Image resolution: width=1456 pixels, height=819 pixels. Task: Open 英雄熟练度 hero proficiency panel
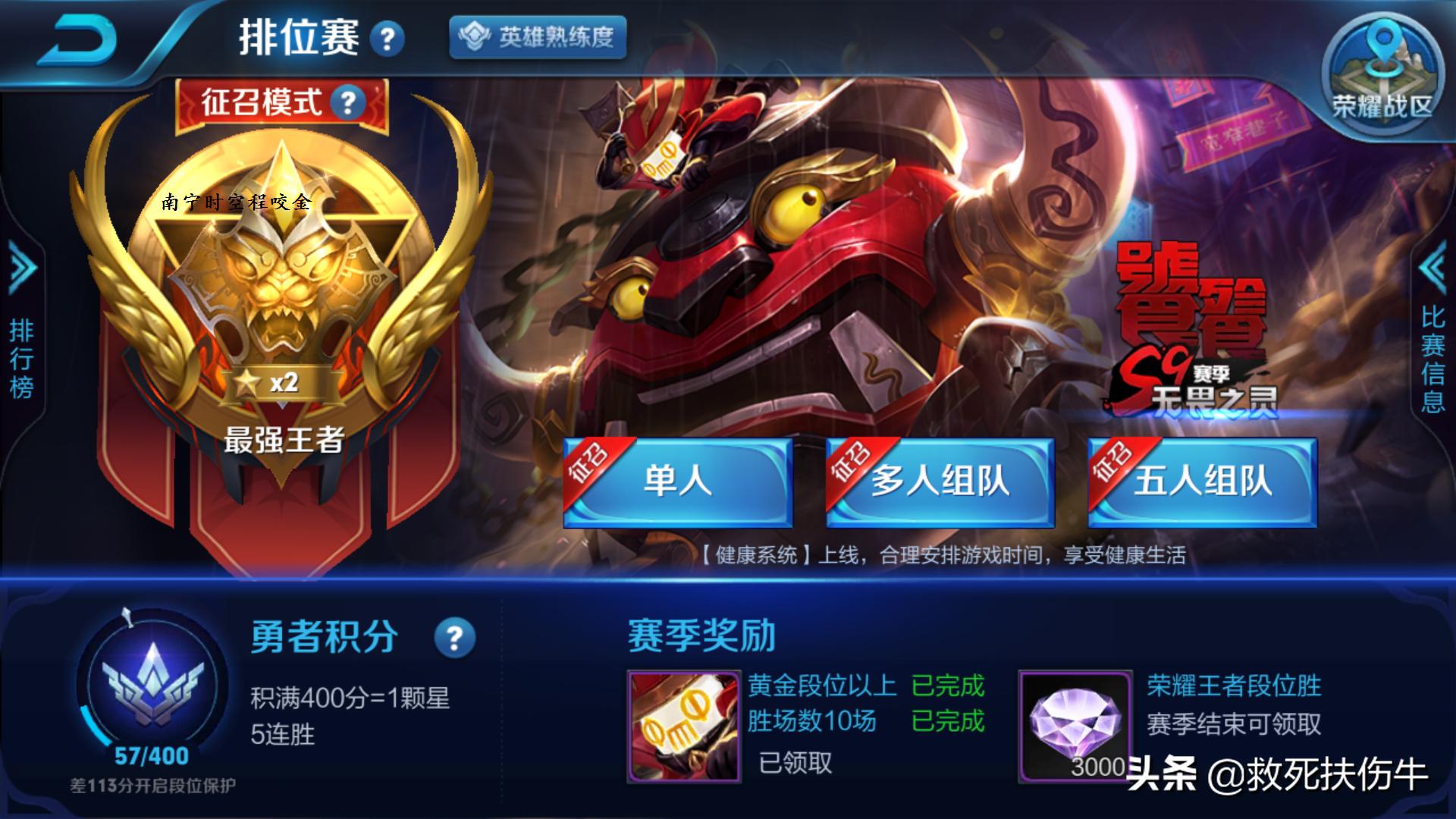pyautogui.click(x=540, y=38)
